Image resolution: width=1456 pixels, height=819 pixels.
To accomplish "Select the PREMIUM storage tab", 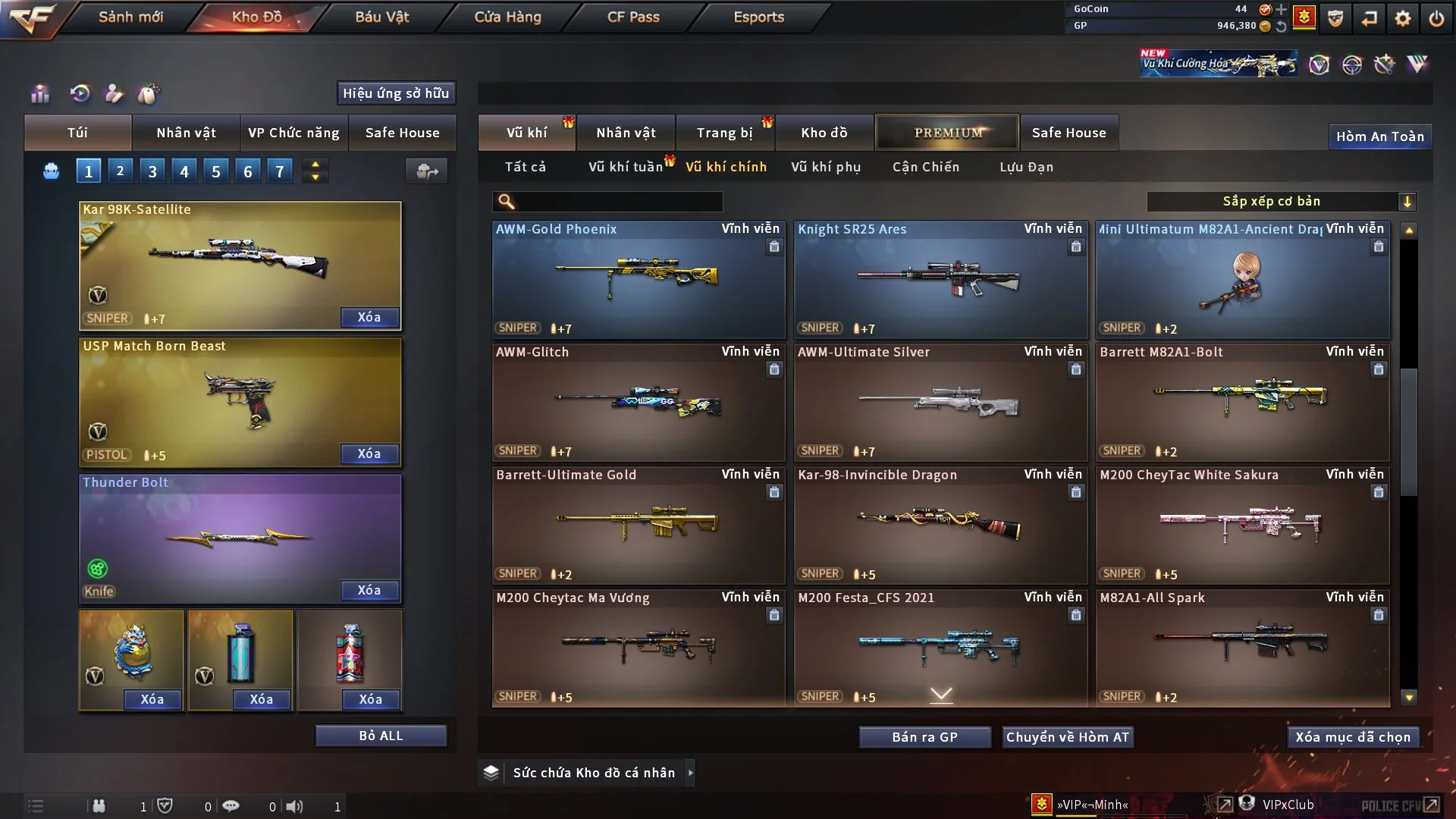I will pyautogui.click(x=947, y=133).
